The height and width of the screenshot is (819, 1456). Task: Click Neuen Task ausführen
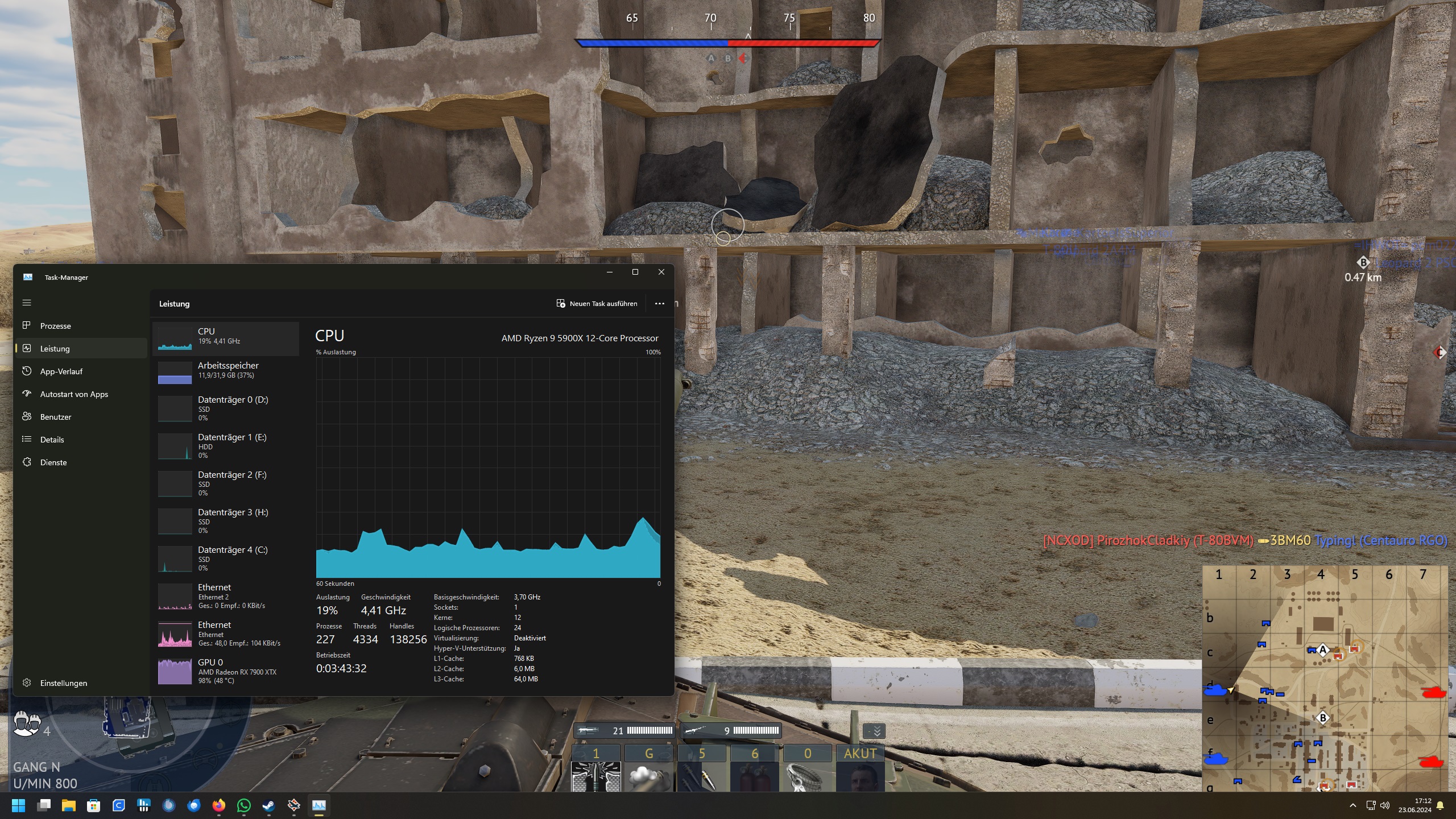point(597,303)
